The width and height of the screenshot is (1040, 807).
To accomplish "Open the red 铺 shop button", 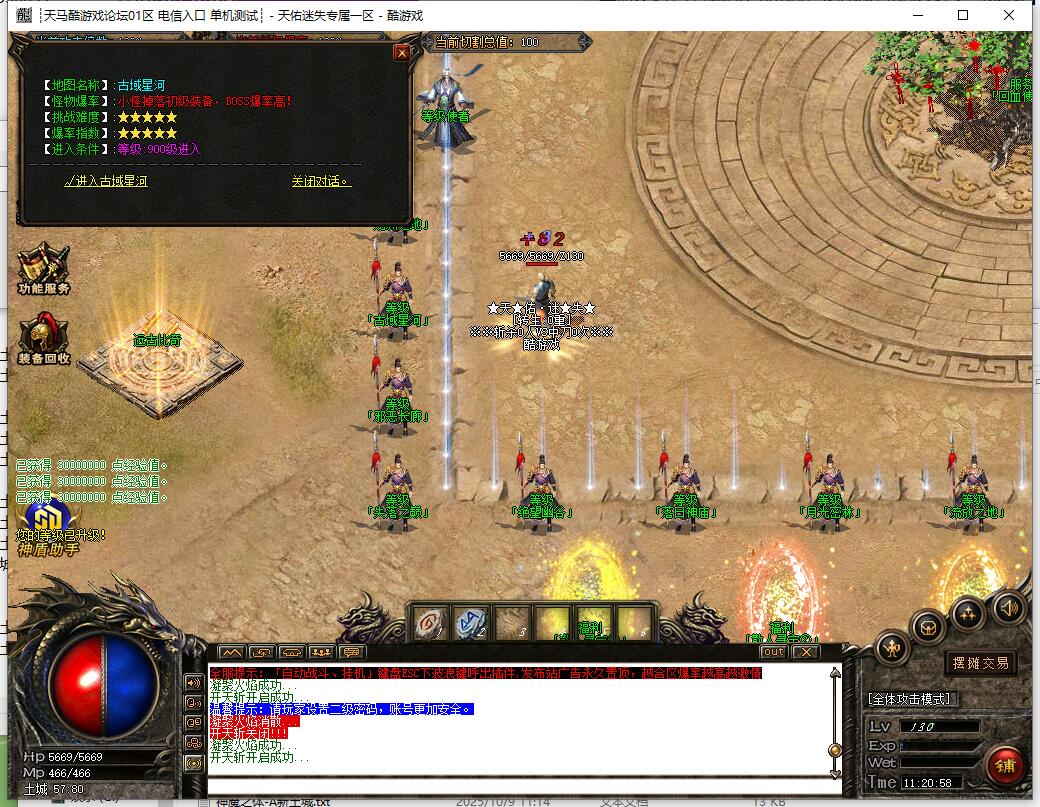I will pos(1003,765).
